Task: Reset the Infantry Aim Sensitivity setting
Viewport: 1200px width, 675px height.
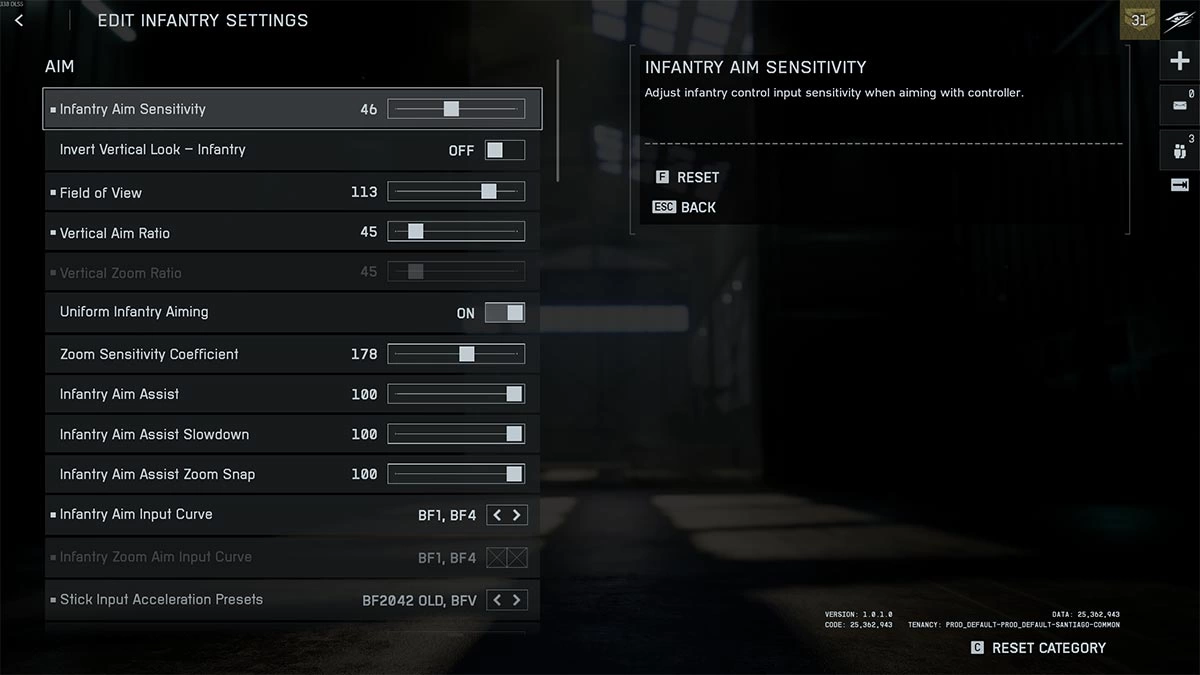Action: coord(687,177)
